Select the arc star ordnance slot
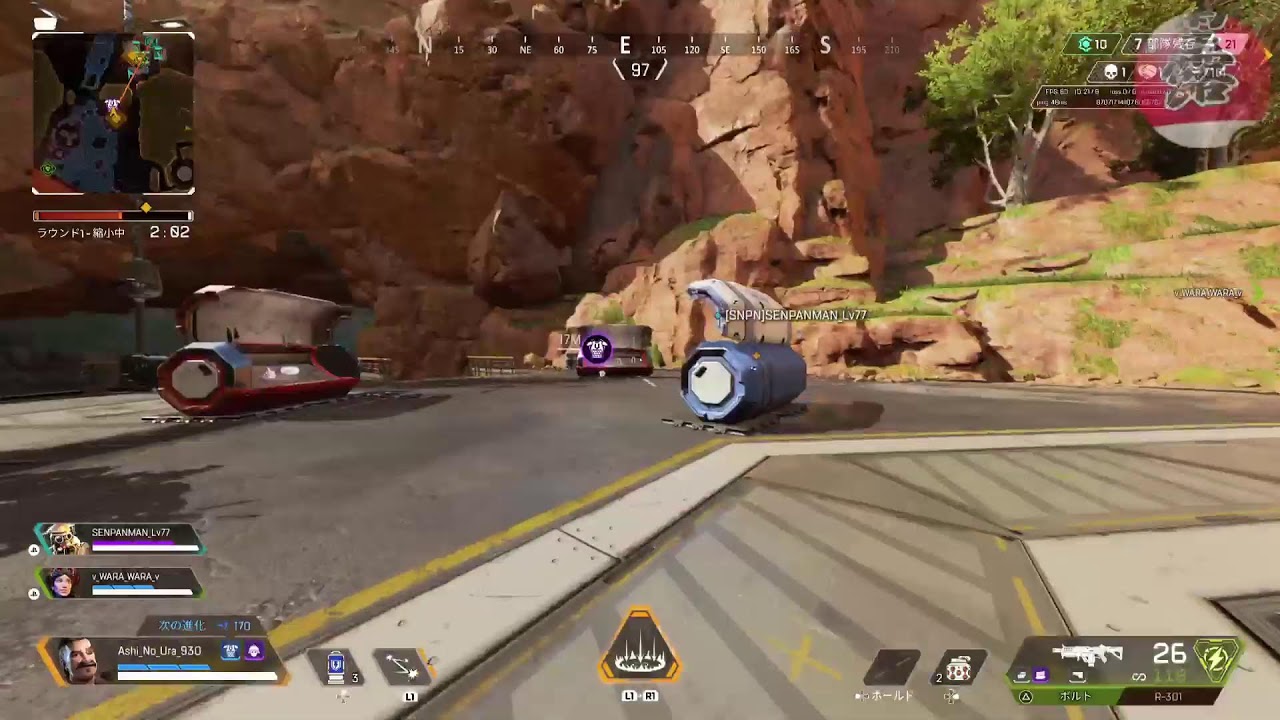The height and width of the screenshot is (720, 1280). pyautogui.click(x=958, y=669)
